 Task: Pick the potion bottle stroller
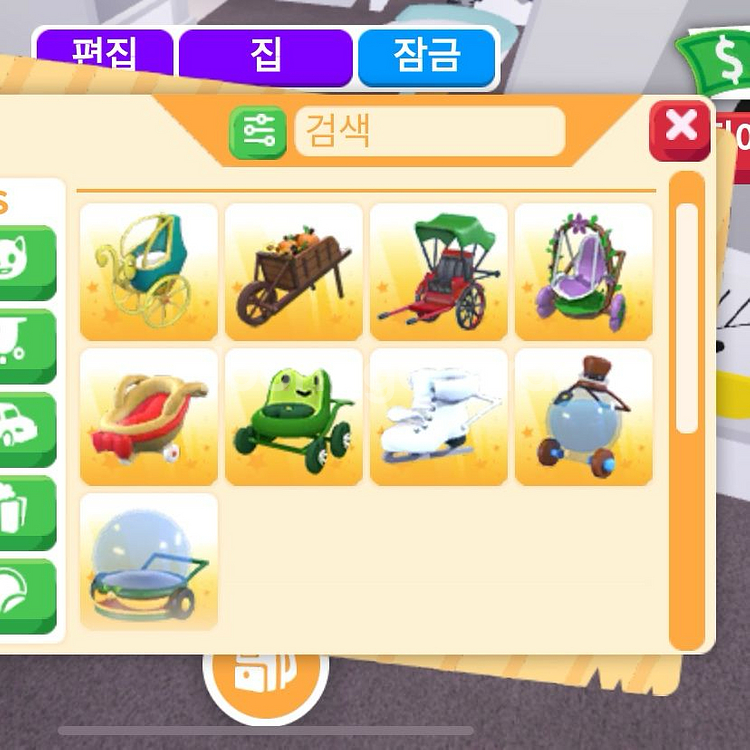coord(584,417)
